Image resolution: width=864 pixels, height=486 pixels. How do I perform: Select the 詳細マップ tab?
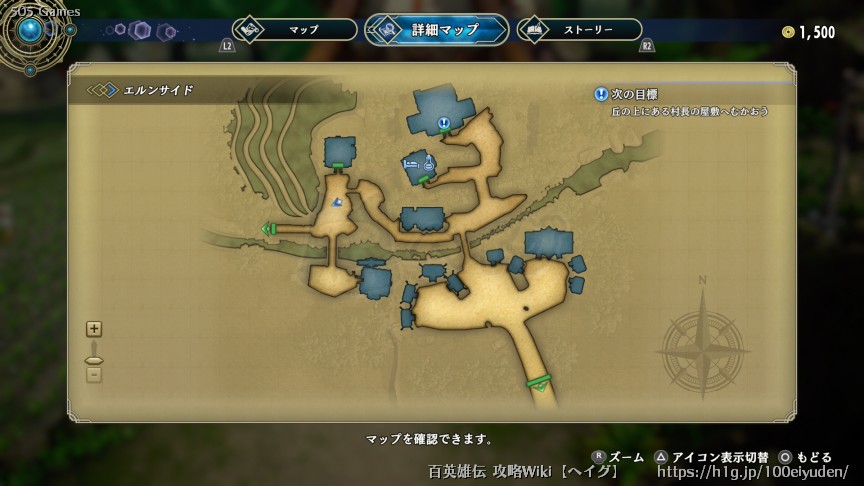click(x=436, y=30)
